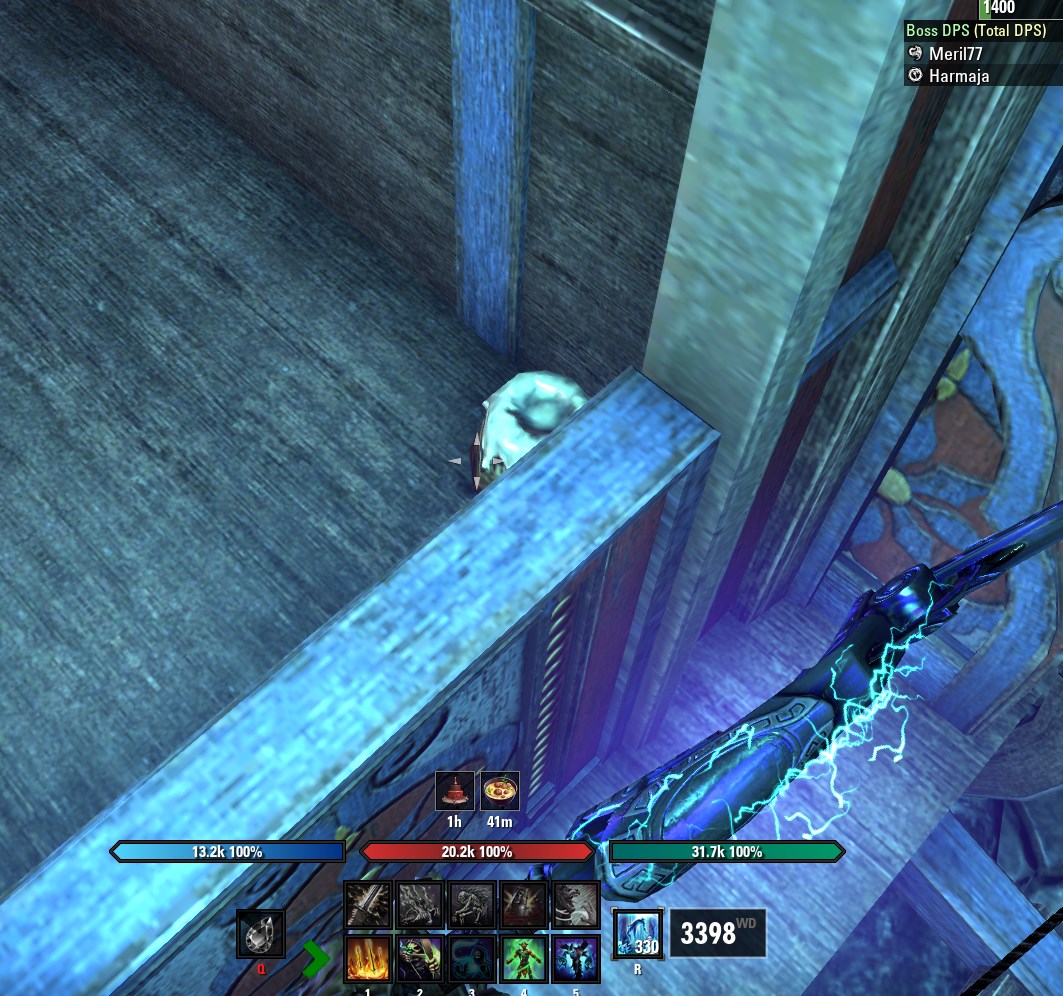The width and height of the screenshot is (1063, 996).
Task: Cast the green hooded archer ability
Action: point(420,960)
